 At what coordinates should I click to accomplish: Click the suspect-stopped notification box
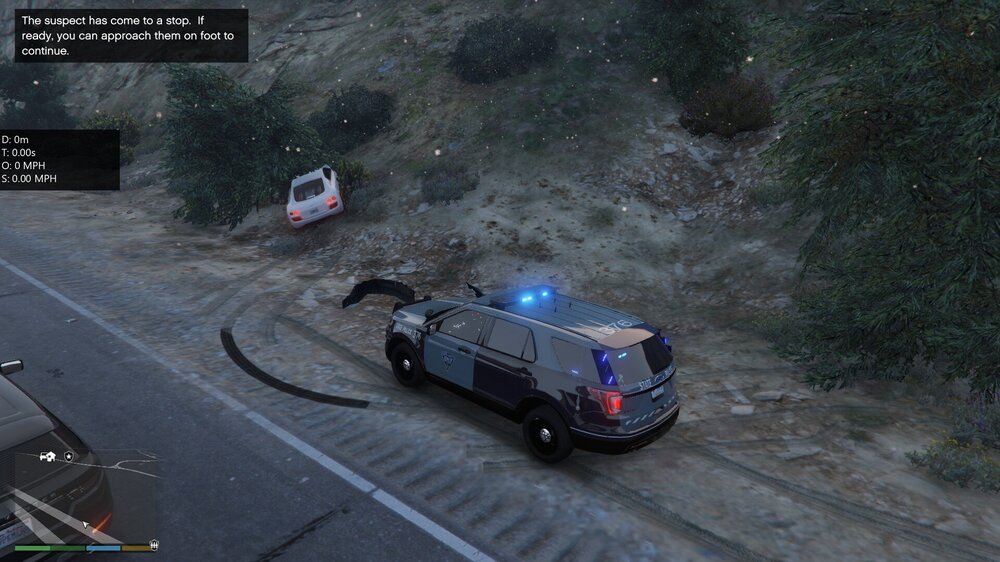[132, 35]
